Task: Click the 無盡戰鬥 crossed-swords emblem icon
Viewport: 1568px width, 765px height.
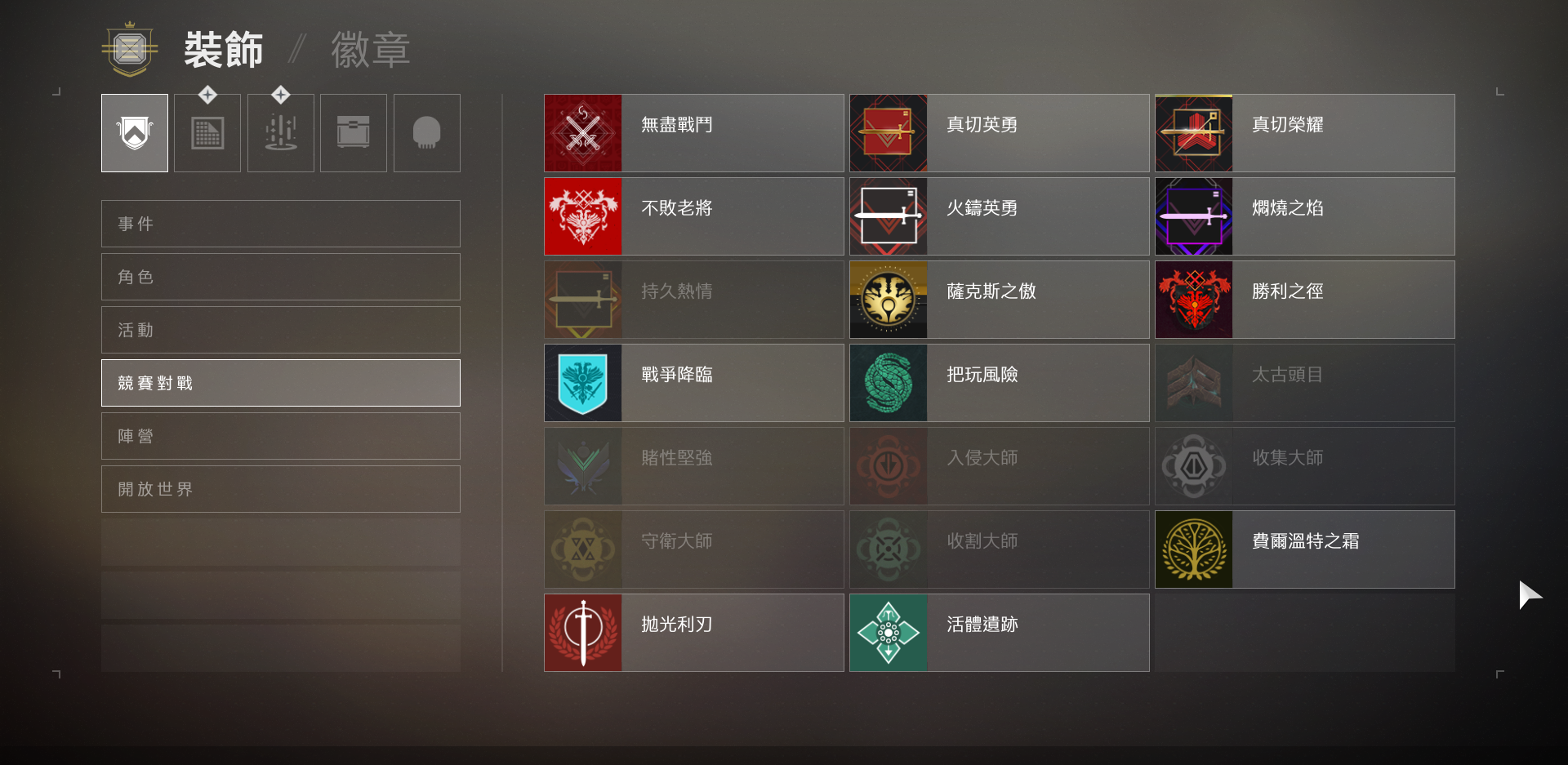Action: (x=583, y=132)
